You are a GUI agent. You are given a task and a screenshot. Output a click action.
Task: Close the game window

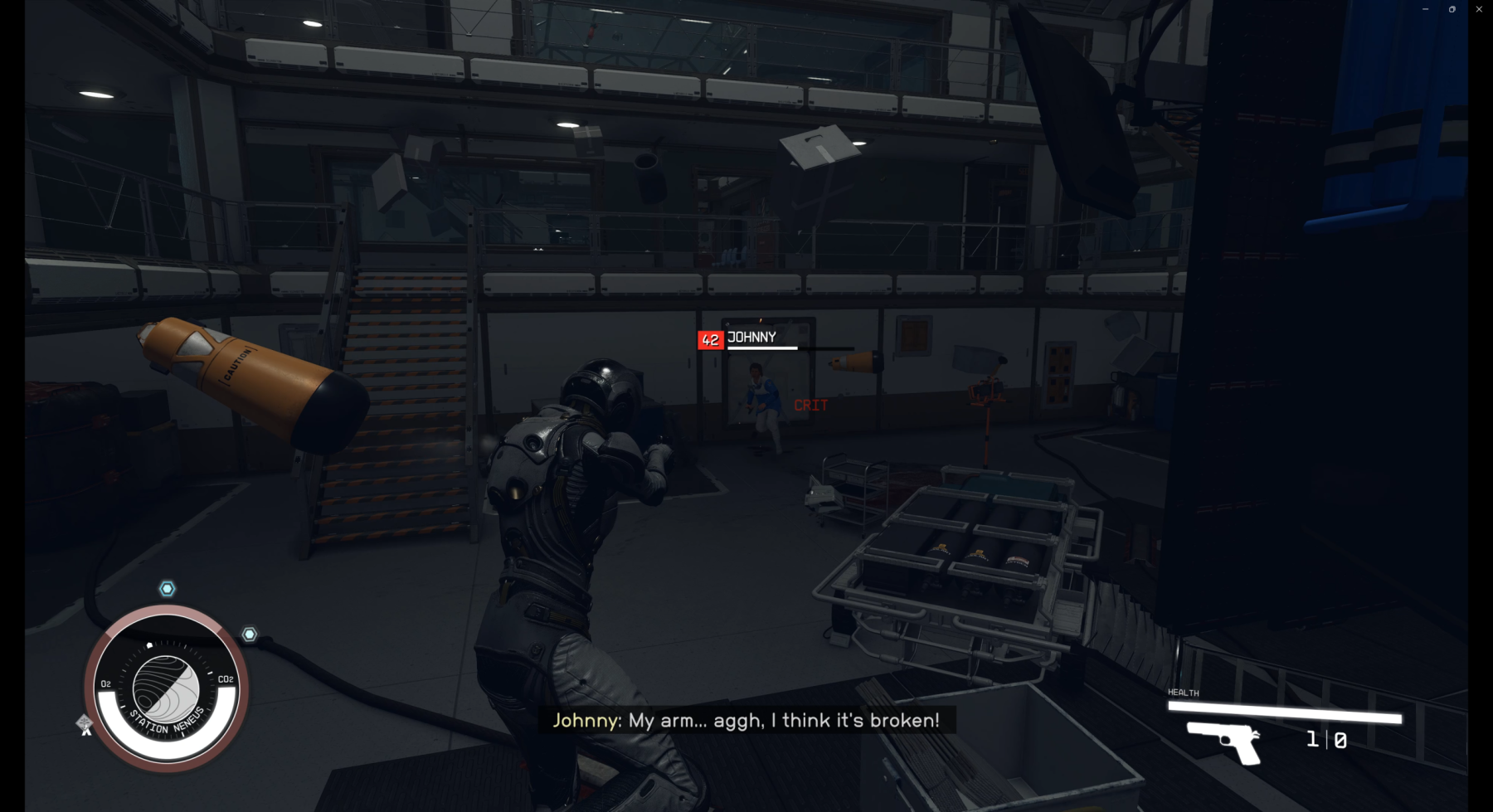(1479, 9)
